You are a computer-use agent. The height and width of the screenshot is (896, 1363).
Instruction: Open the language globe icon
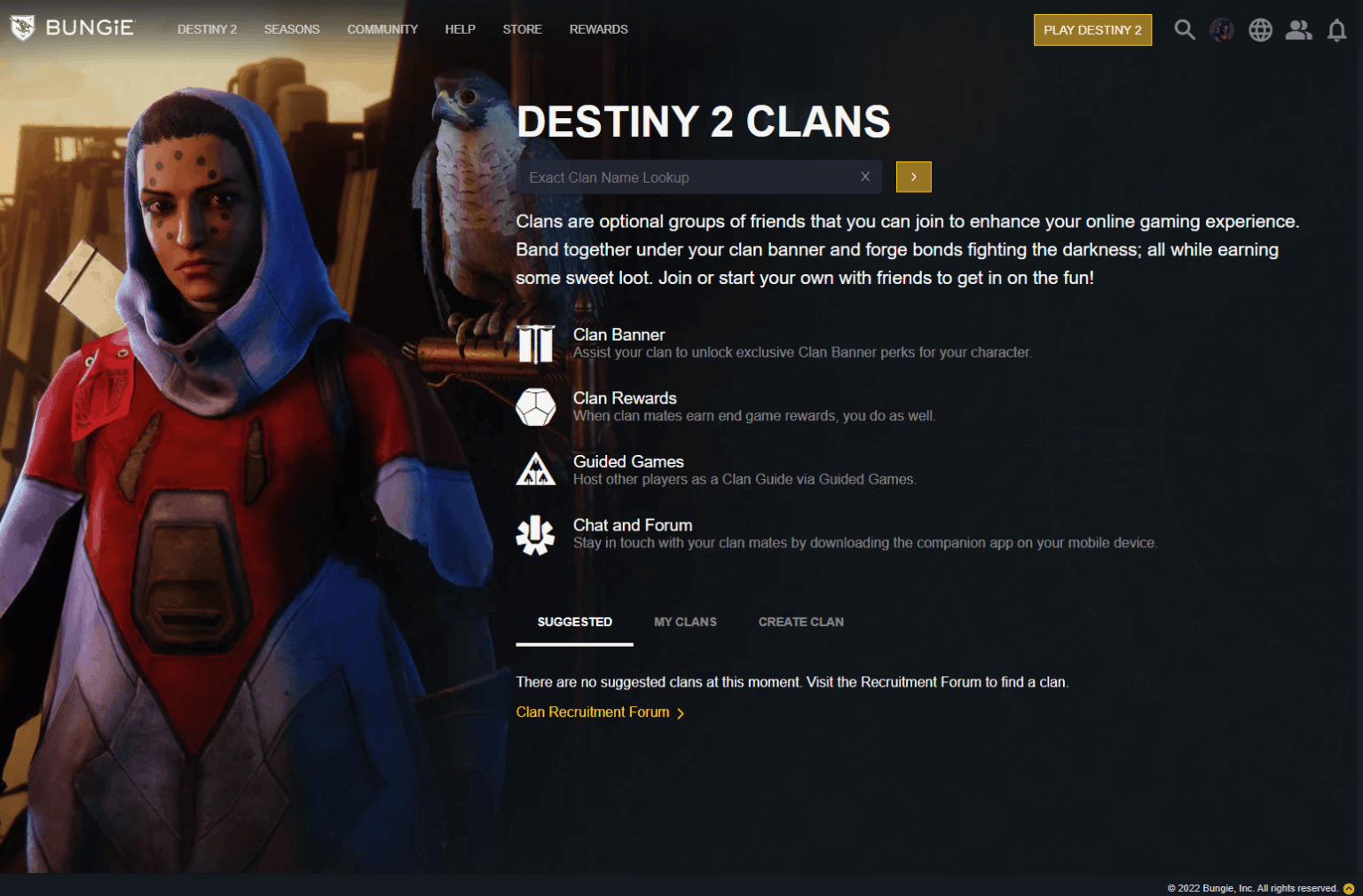pos(1260,29)
